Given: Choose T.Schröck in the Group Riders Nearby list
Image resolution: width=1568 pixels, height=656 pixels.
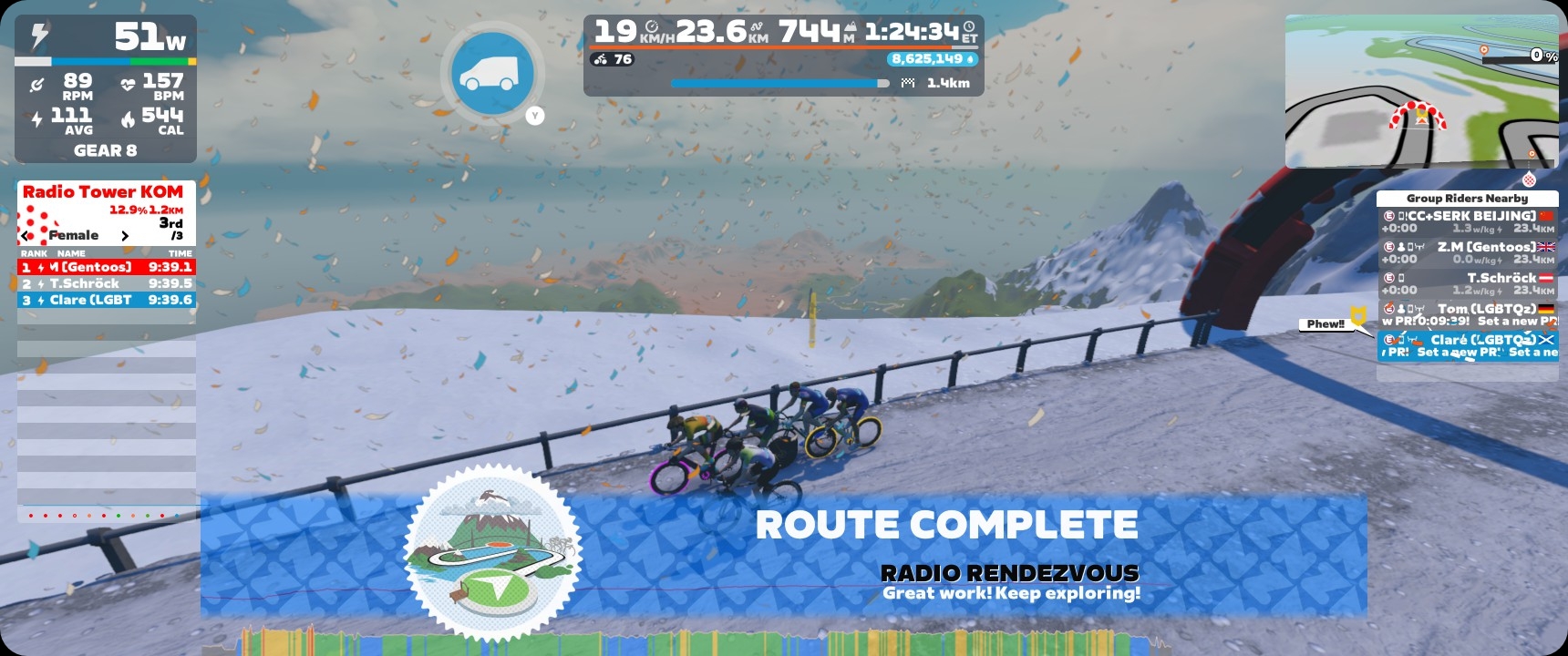Looking at the screenshot, I should (x=1467, y=284).
